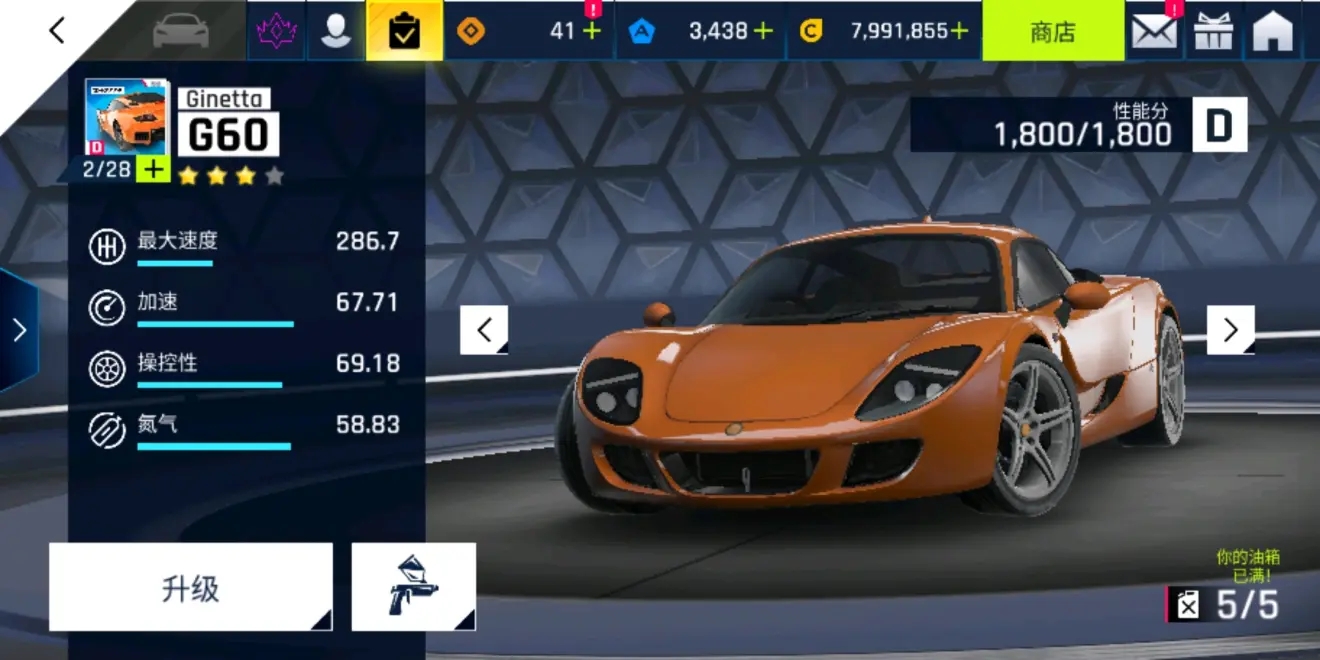Go back using the top-left arrow
The height and width of the screenshot is (660, 1320).
click(57, 31)
